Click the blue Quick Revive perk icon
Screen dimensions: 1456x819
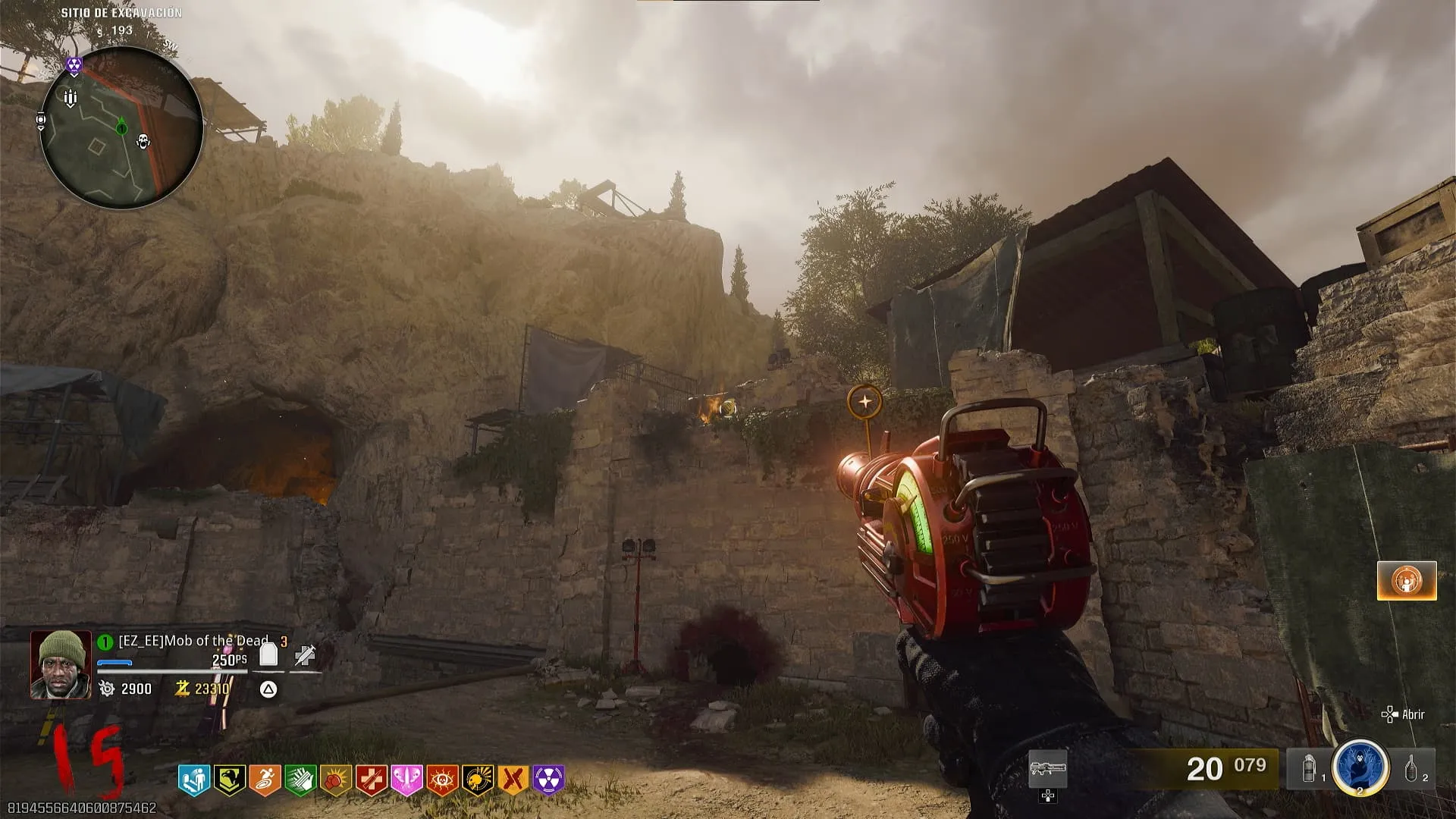coord(193,780)
